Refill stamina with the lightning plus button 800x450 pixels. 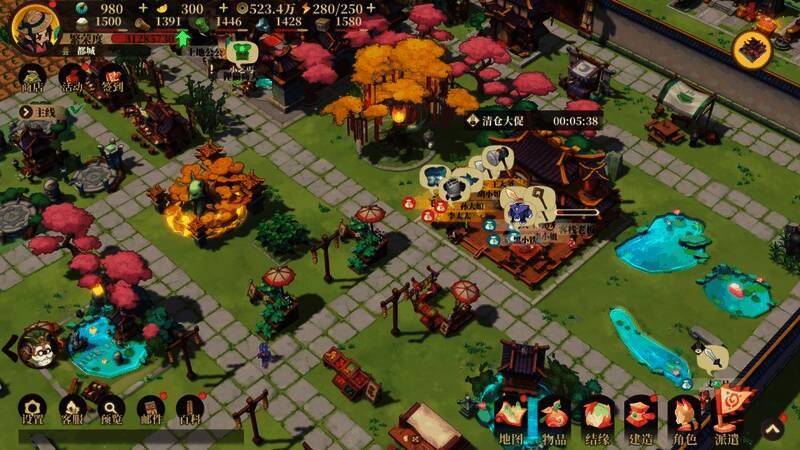click(x=371, y=9)
